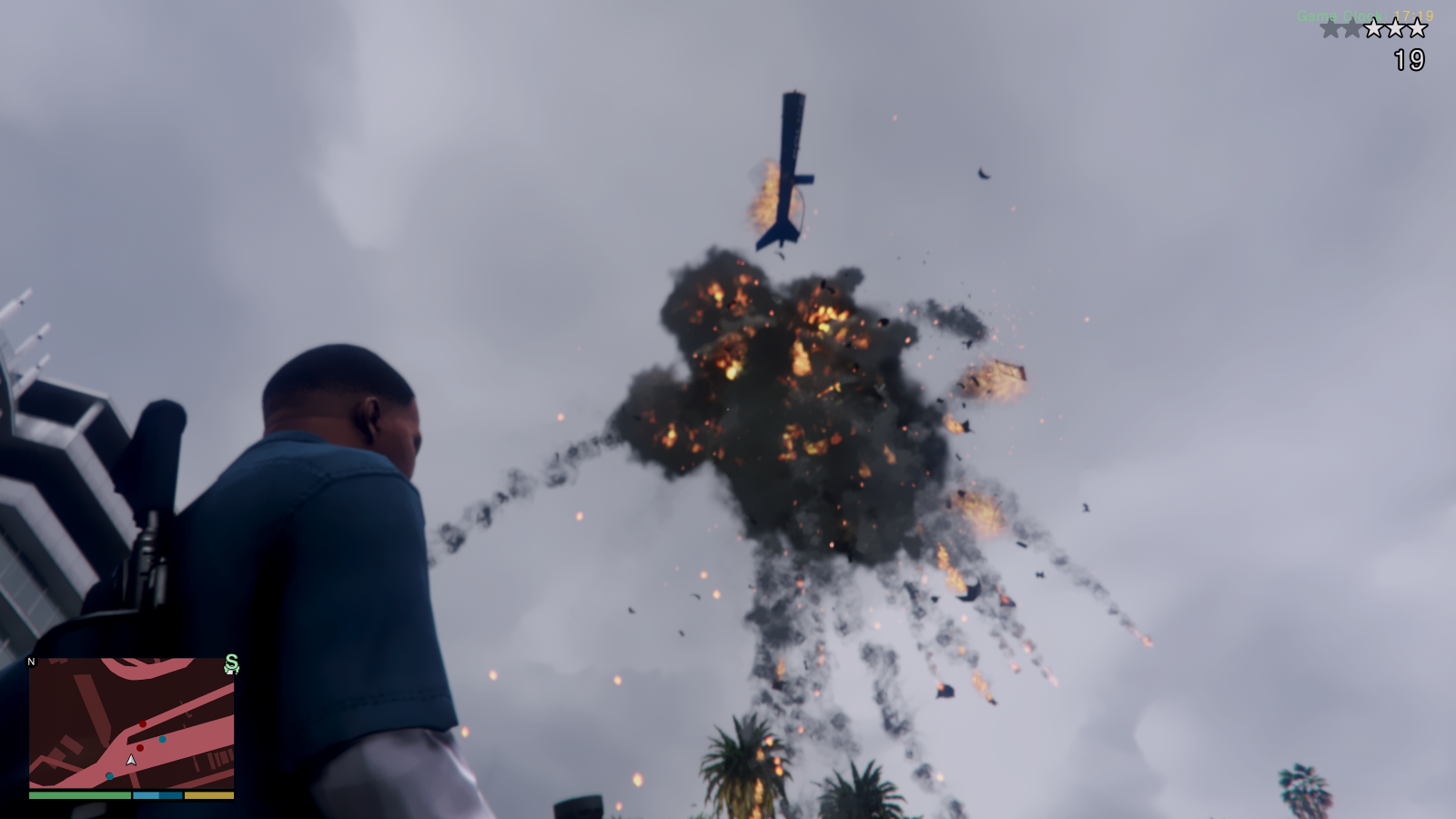The height and width of the screenshot is (819, 1456).
Task: Click the yellow Game Clock time readout
Action: 1414,15
